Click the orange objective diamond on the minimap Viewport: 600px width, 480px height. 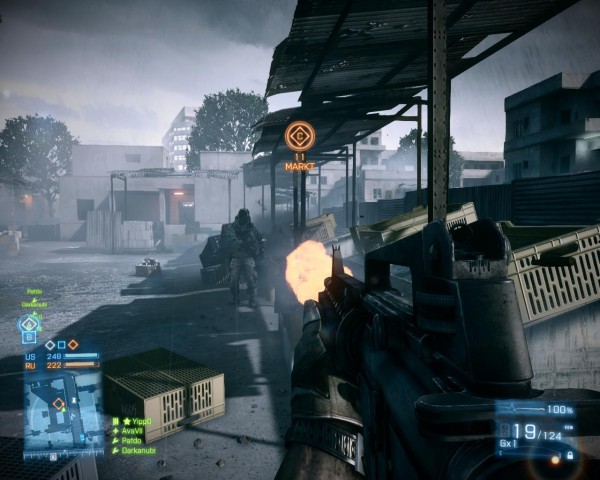(x=60, y=404)
